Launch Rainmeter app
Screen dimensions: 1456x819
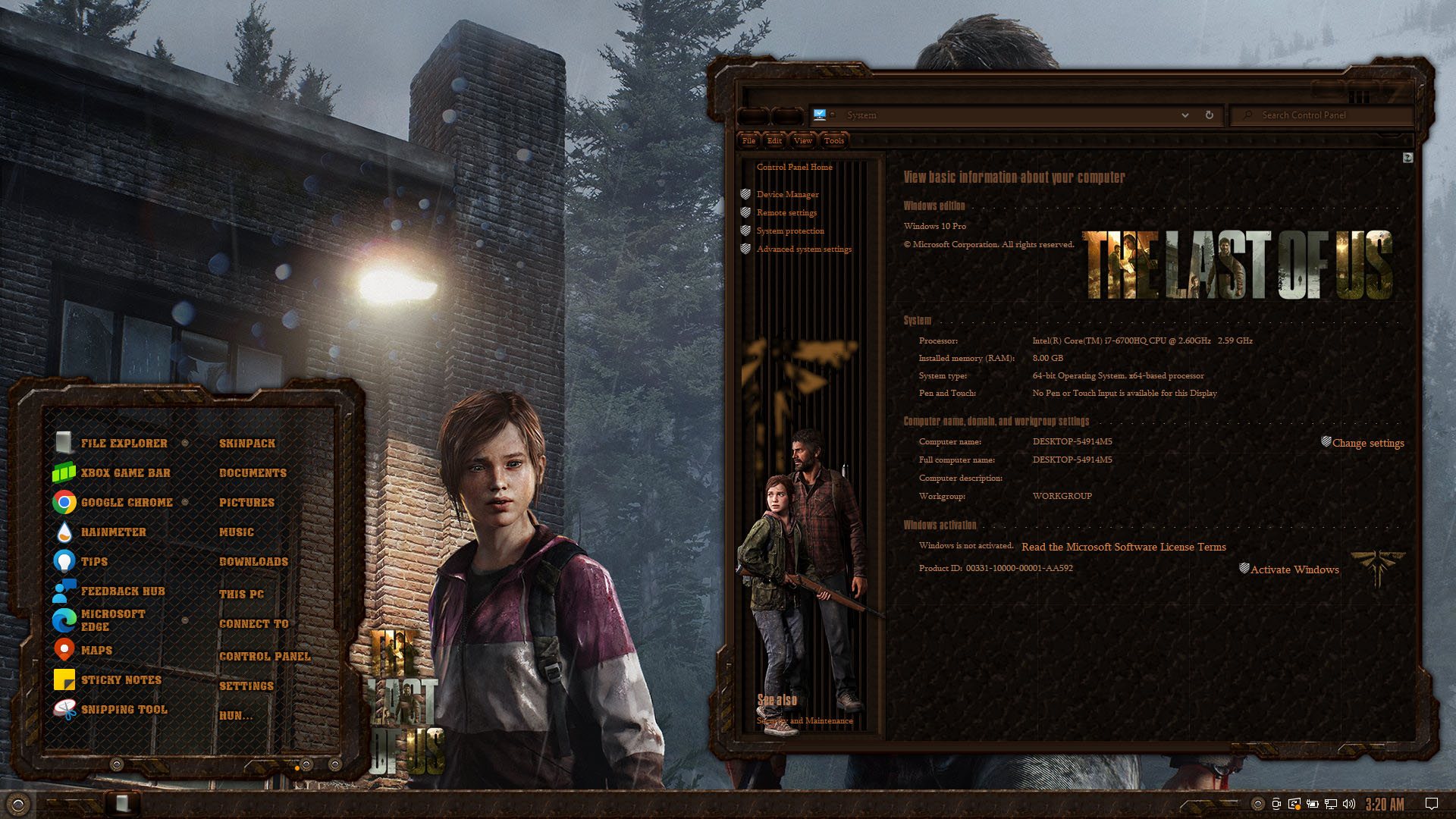(113, 532)
